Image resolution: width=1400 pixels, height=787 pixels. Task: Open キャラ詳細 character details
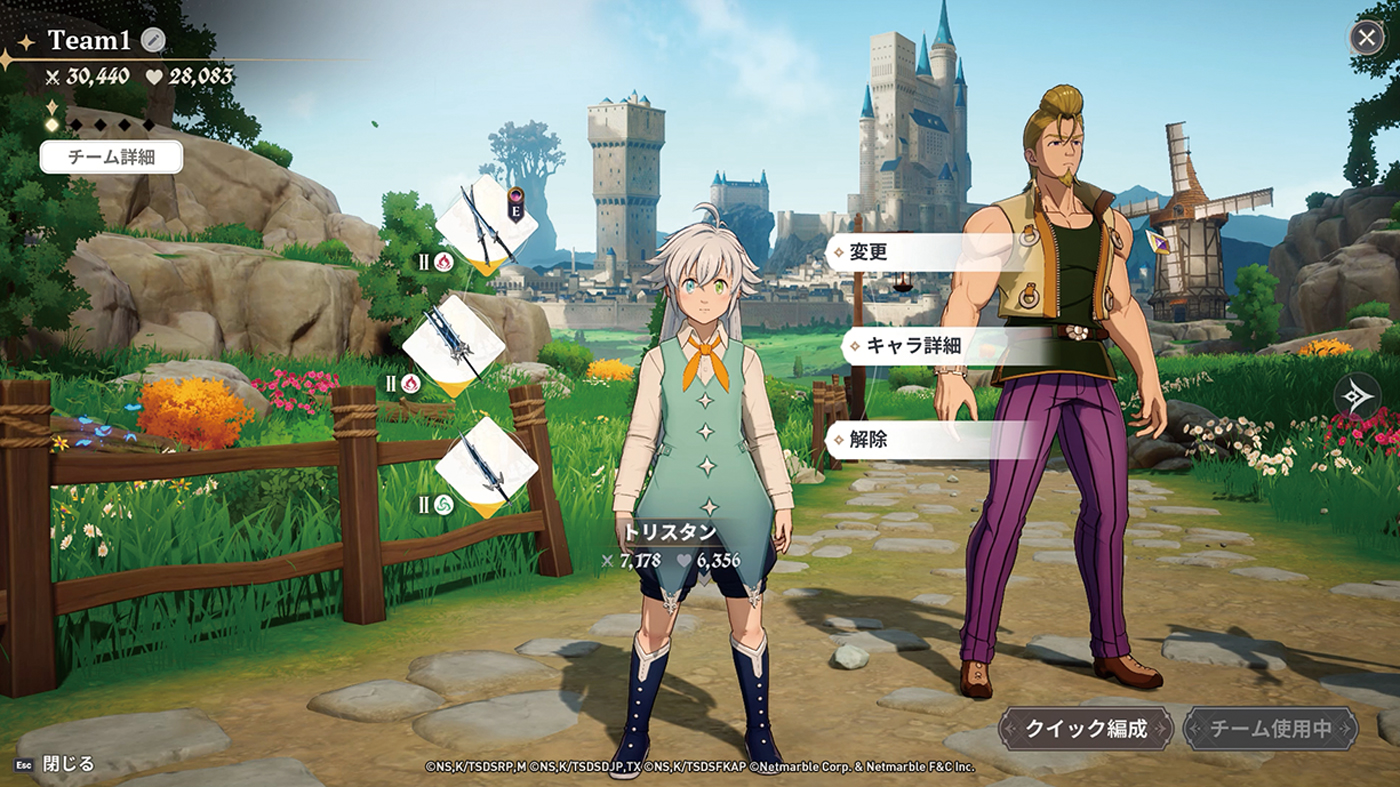point(913,346)
